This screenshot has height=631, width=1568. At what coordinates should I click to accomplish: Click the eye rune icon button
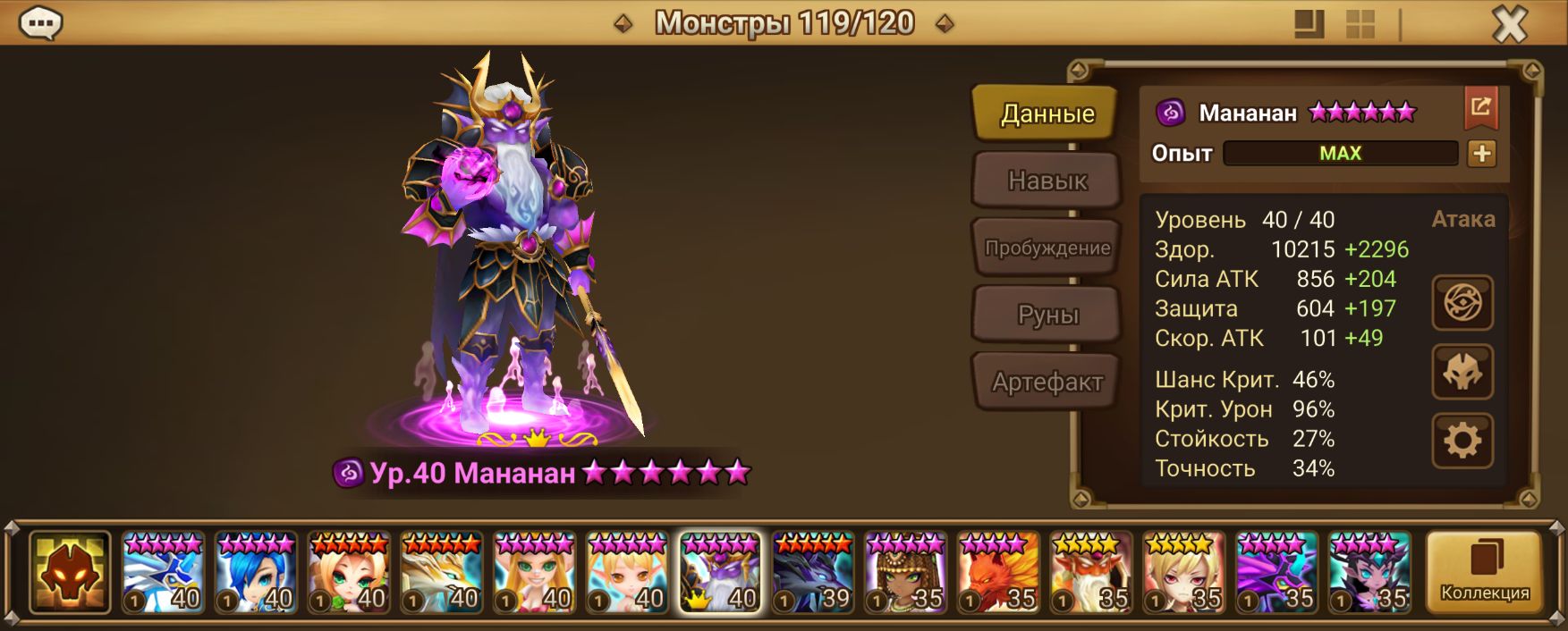pyautogui.click(x=1462, y=303)
